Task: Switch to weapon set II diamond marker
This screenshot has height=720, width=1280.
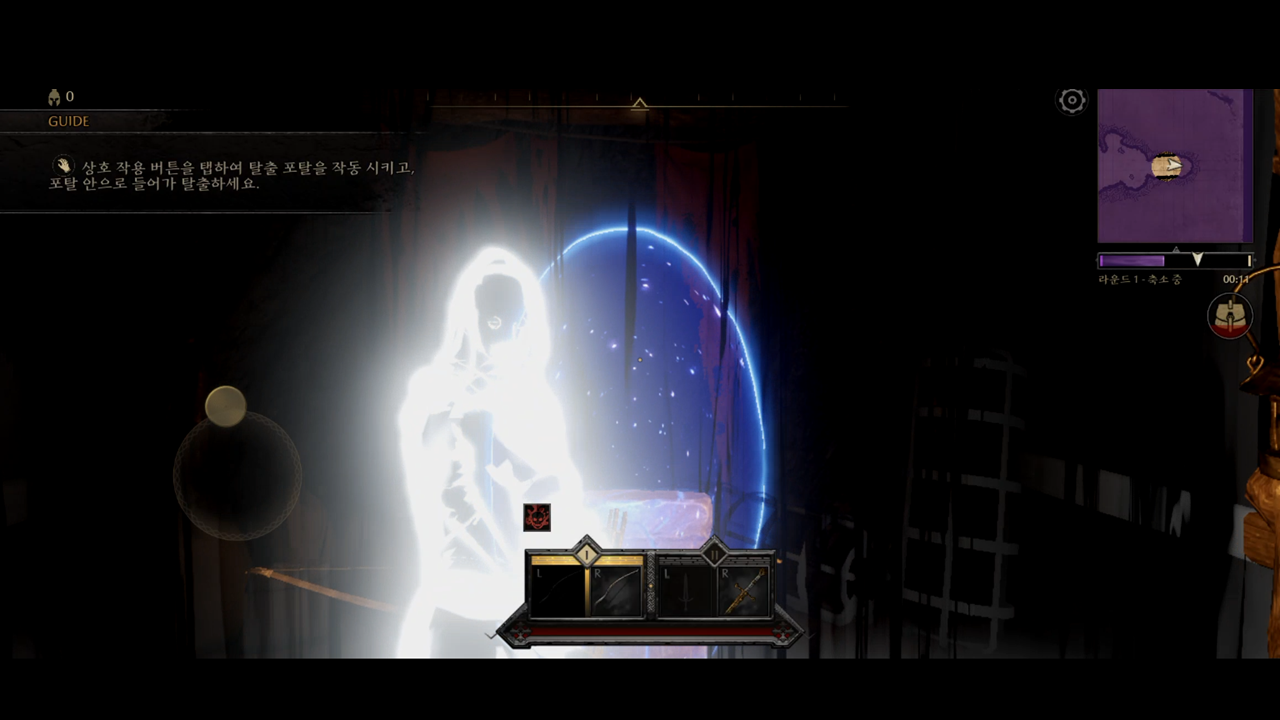Action: (x=714, y=551)
